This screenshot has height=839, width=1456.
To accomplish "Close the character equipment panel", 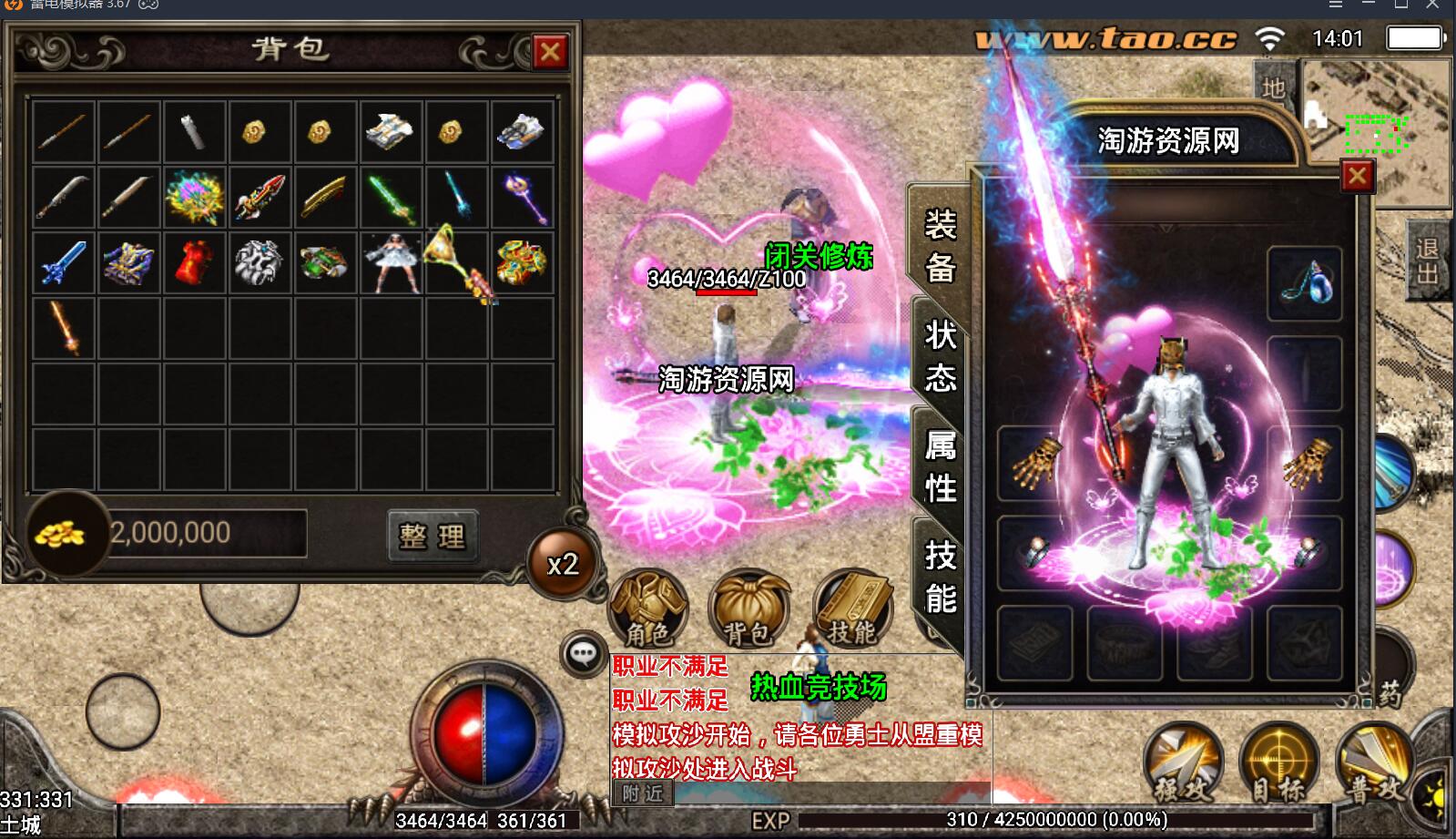I will coord(1357,176).
